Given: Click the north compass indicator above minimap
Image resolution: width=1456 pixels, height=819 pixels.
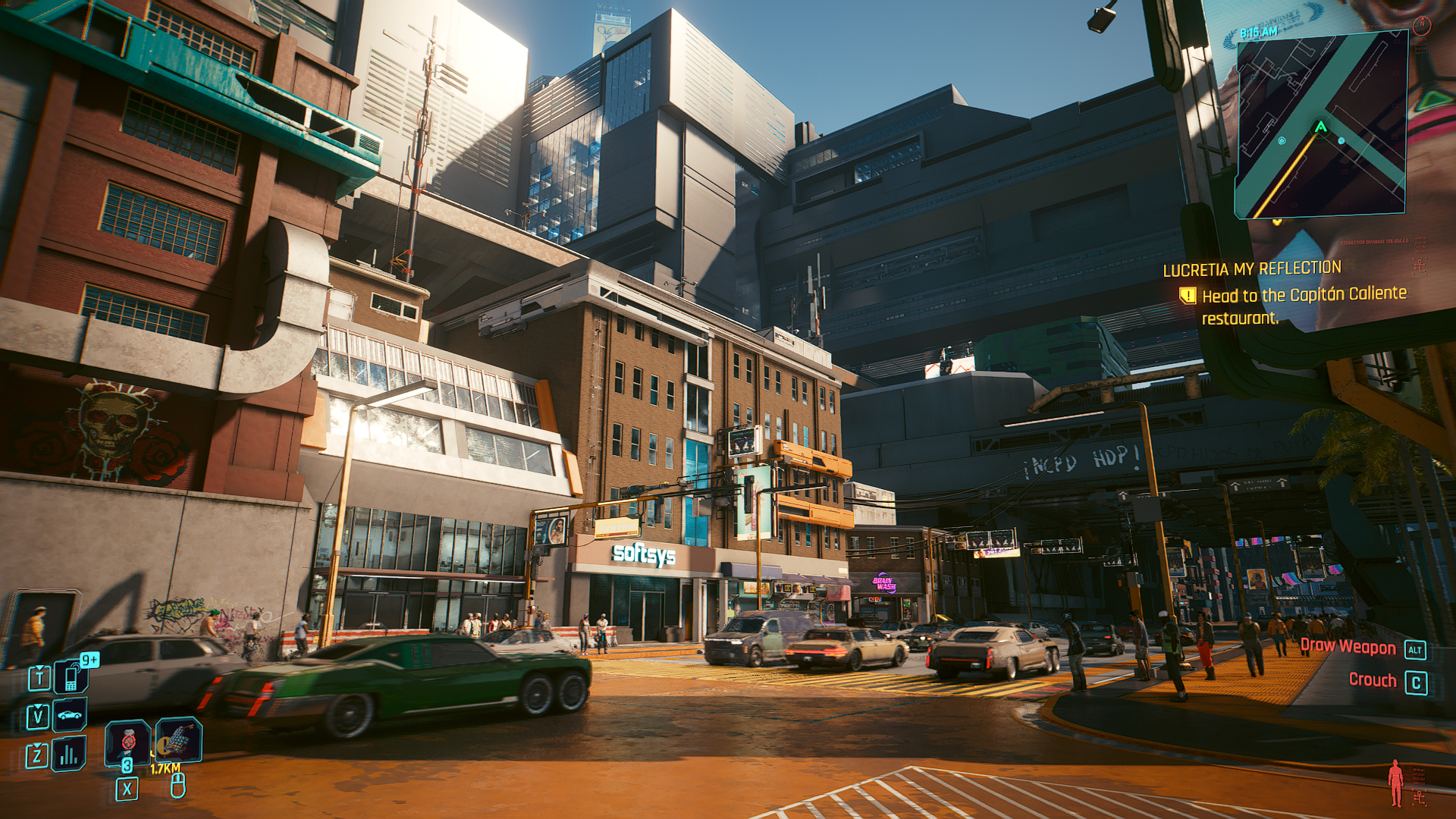Looking at the screenshot, I should click(1423, 25).
